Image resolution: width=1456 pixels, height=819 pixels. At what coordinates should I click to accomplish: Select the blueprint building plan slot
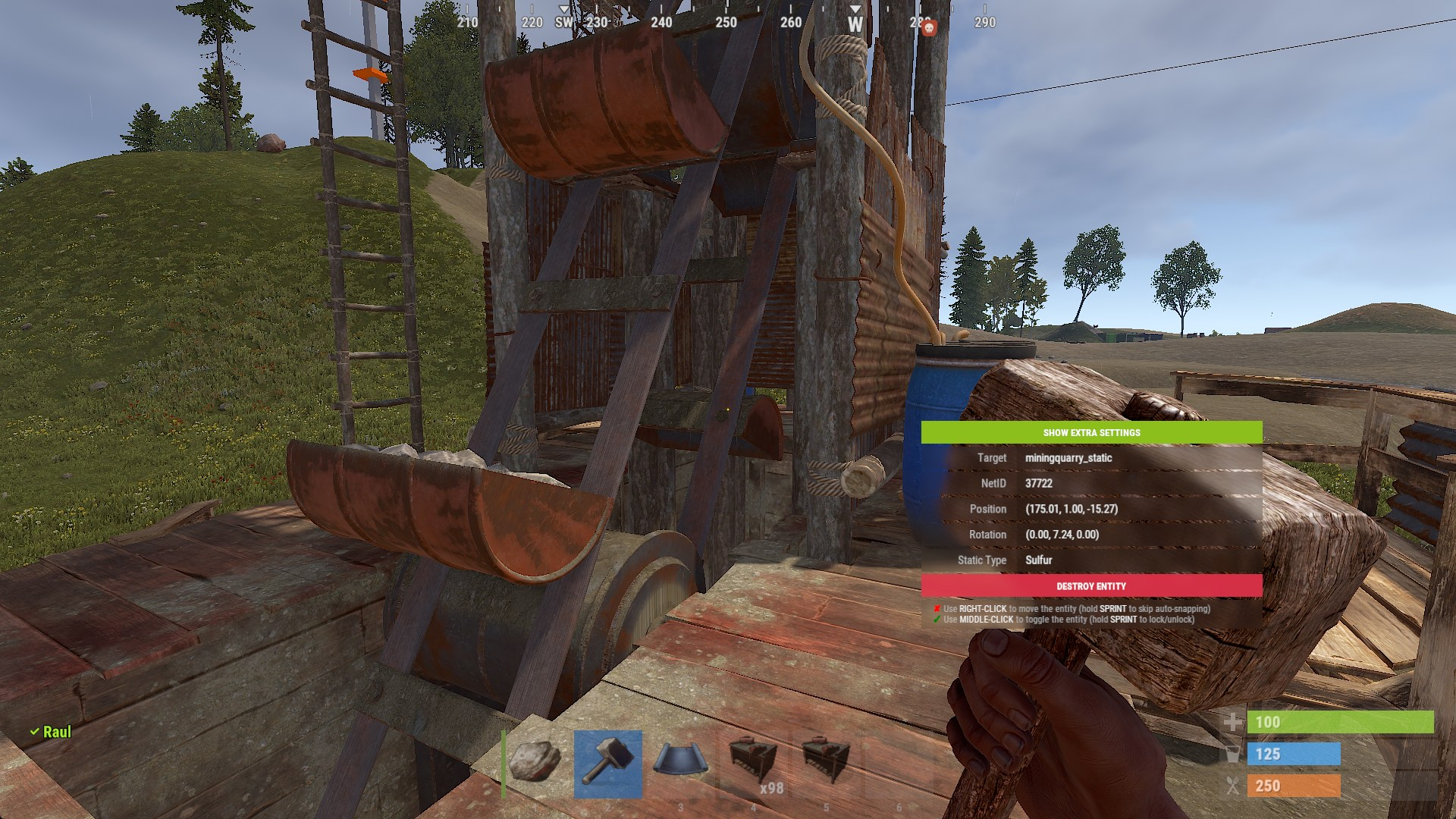point(681,763)
